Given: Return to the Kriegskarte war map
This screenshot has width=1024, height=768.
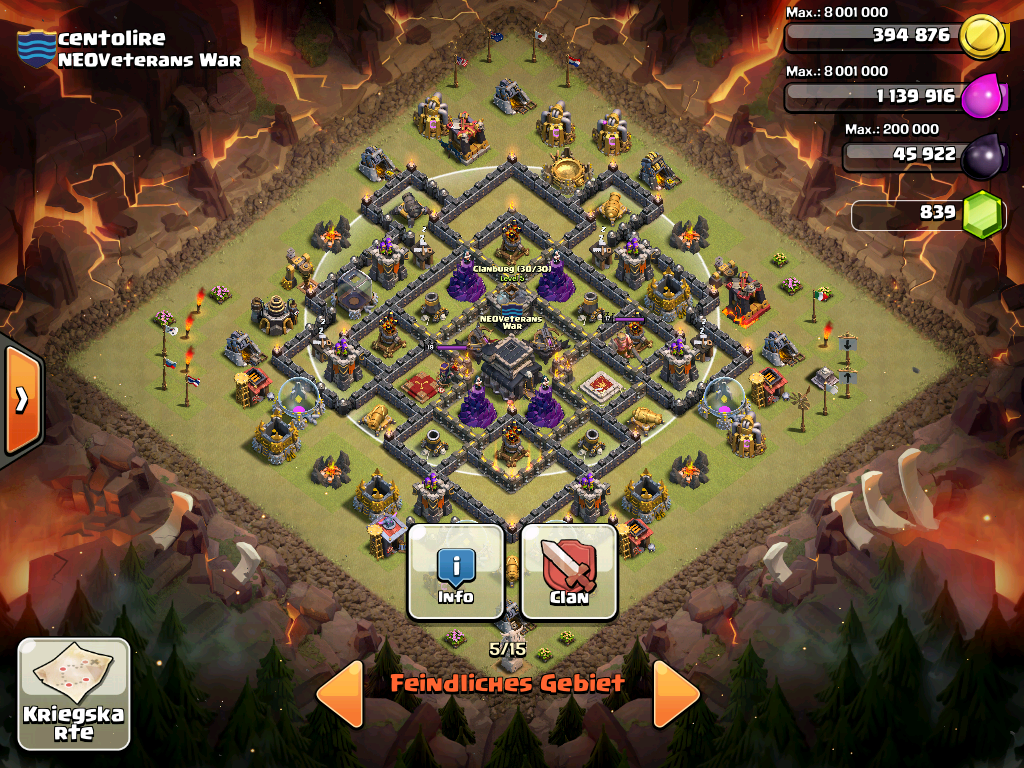Looking at the screenshot, I should click(x=74, y=694).
